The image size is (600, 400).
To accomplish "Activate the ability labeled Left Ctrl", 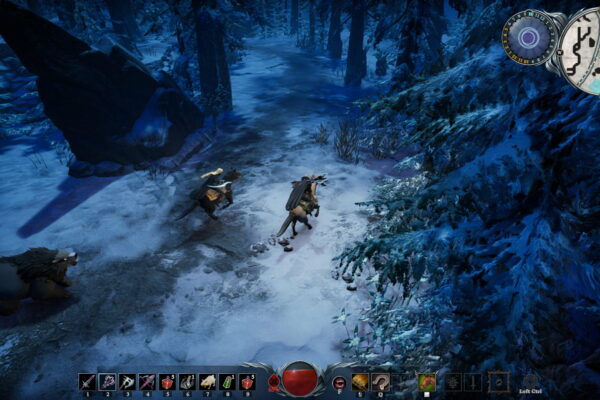I will click(x=529, y=381).
